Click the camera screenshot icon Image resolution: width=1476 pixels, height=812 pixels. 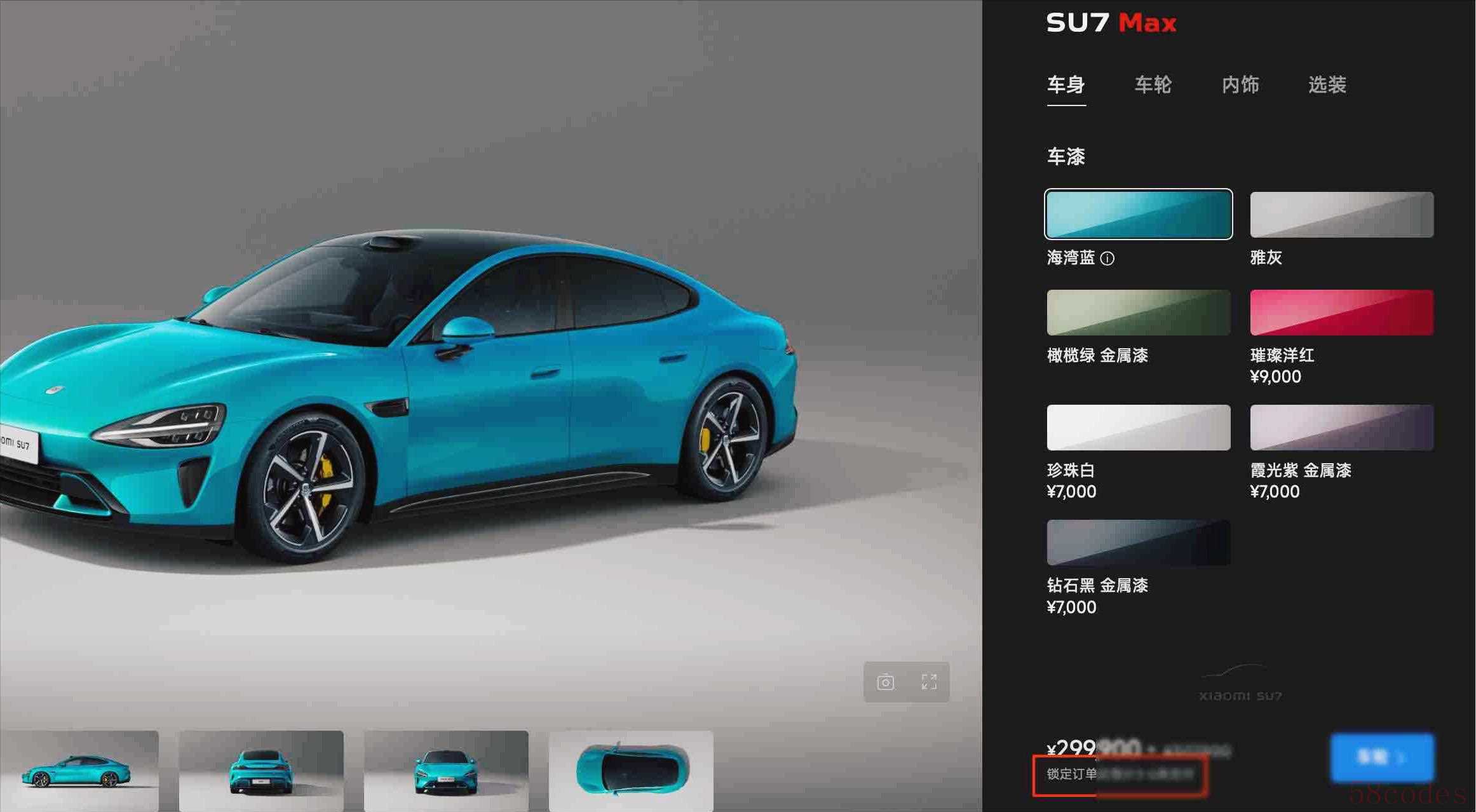(x=885, y=682)
